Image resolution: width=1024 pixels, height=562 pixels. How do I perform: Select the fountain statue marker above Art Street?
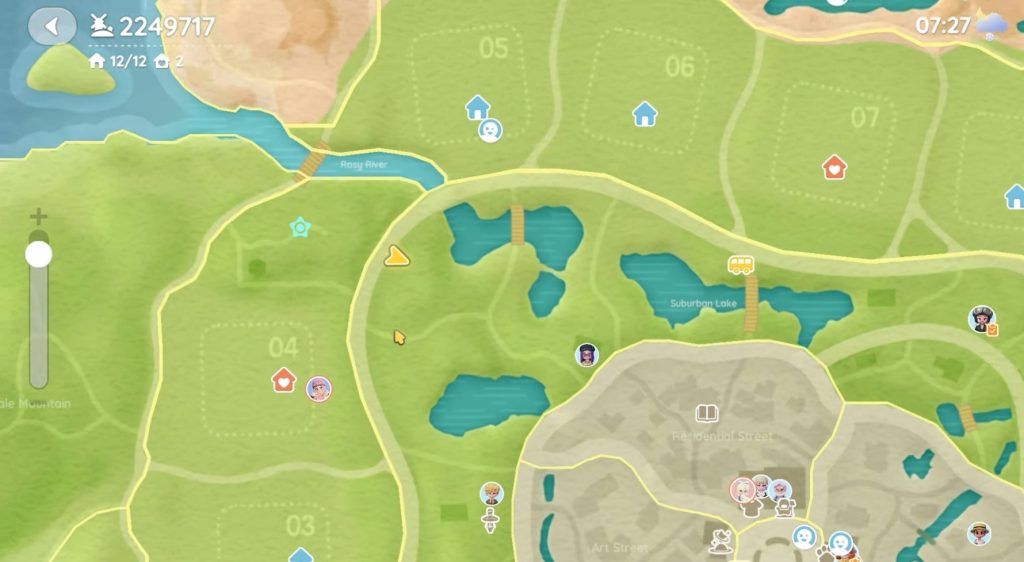[x=719, y=541]
